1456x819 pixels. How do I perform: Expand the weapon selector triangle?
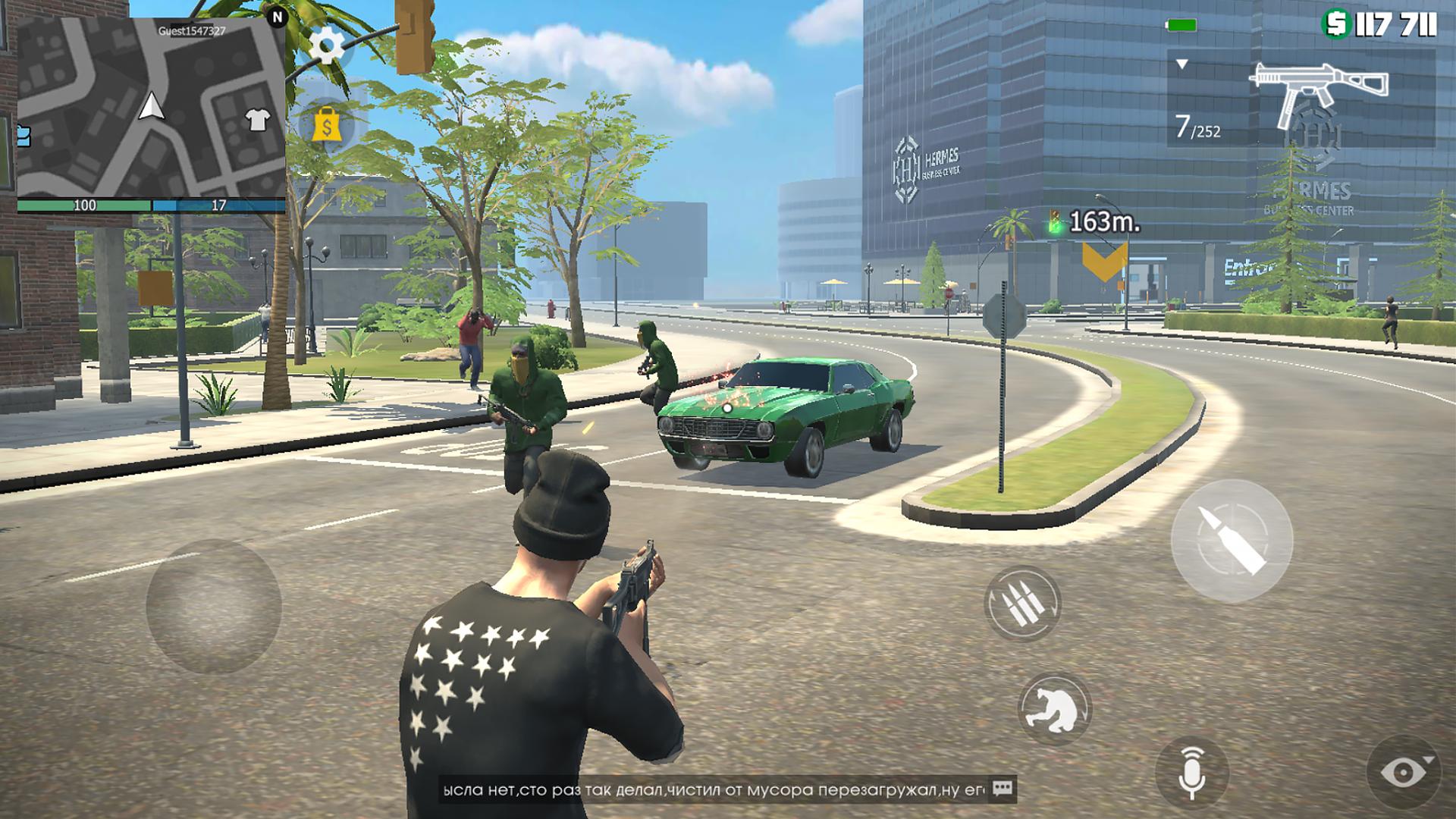(x=1181, y=64)
